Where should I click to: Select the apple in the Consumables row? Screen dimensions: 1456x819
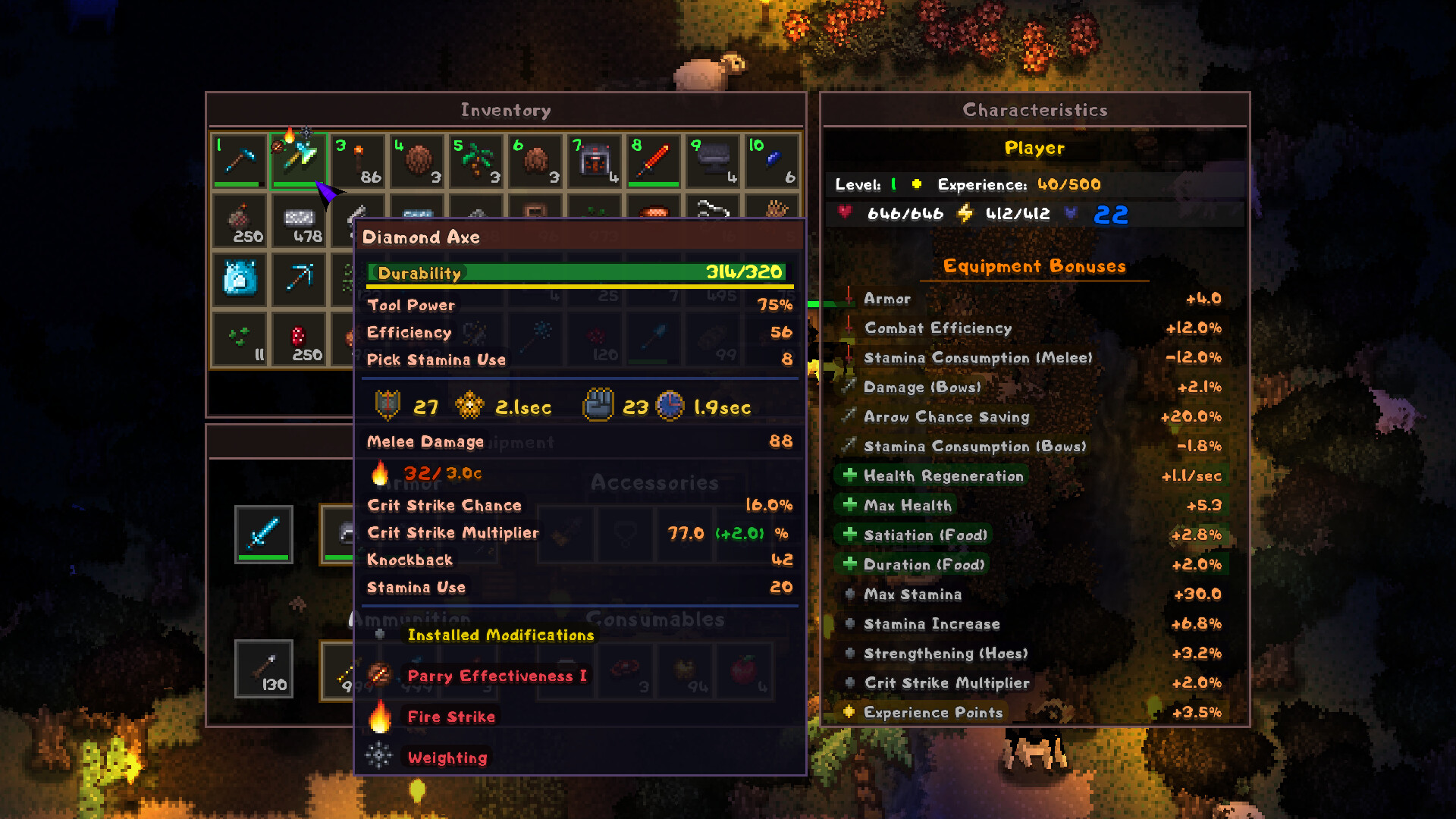tap(744, 669)
